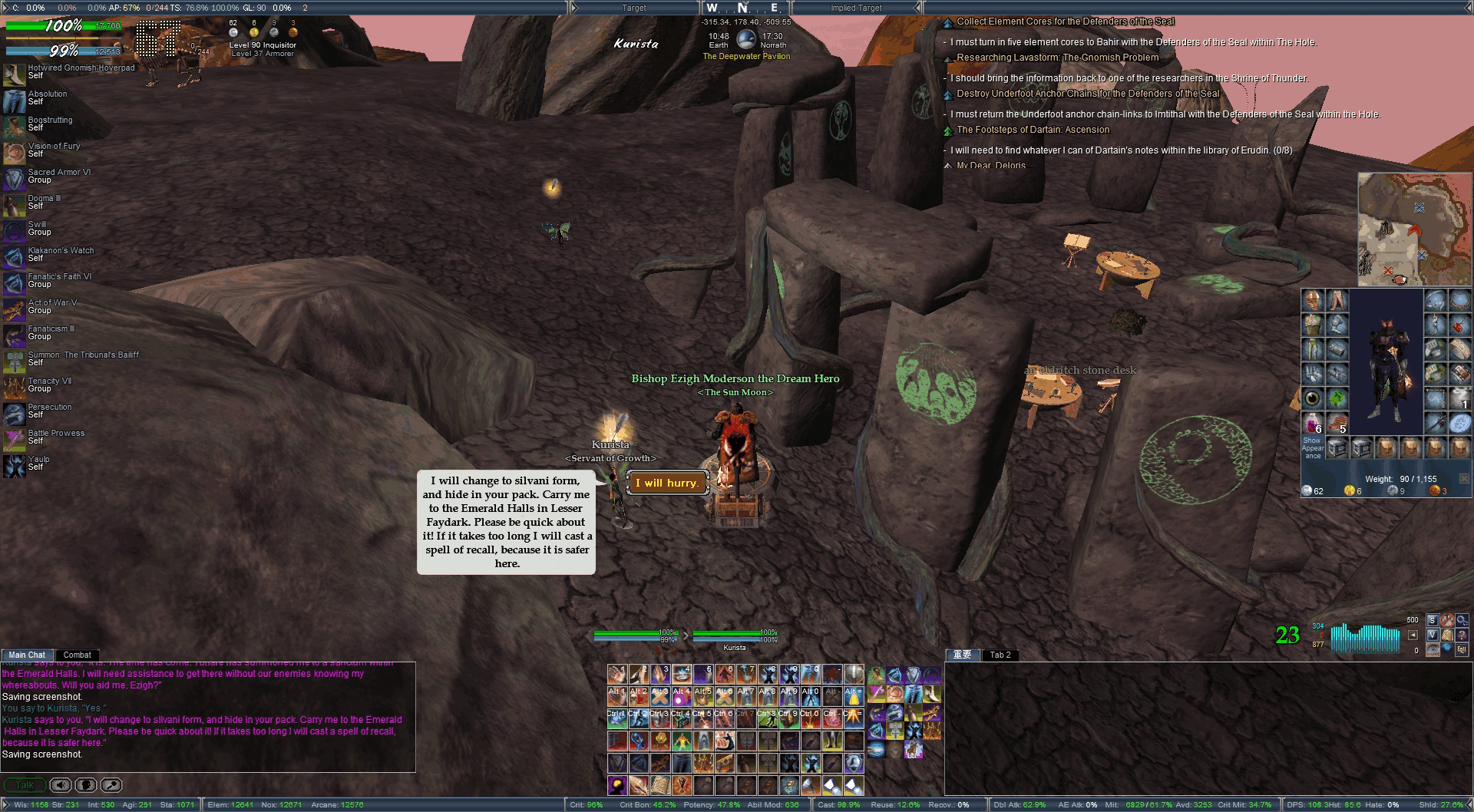The image size is (1474, 812).
Task: Click the S button in the corner panel
Action: click(x=1432, y=620)
